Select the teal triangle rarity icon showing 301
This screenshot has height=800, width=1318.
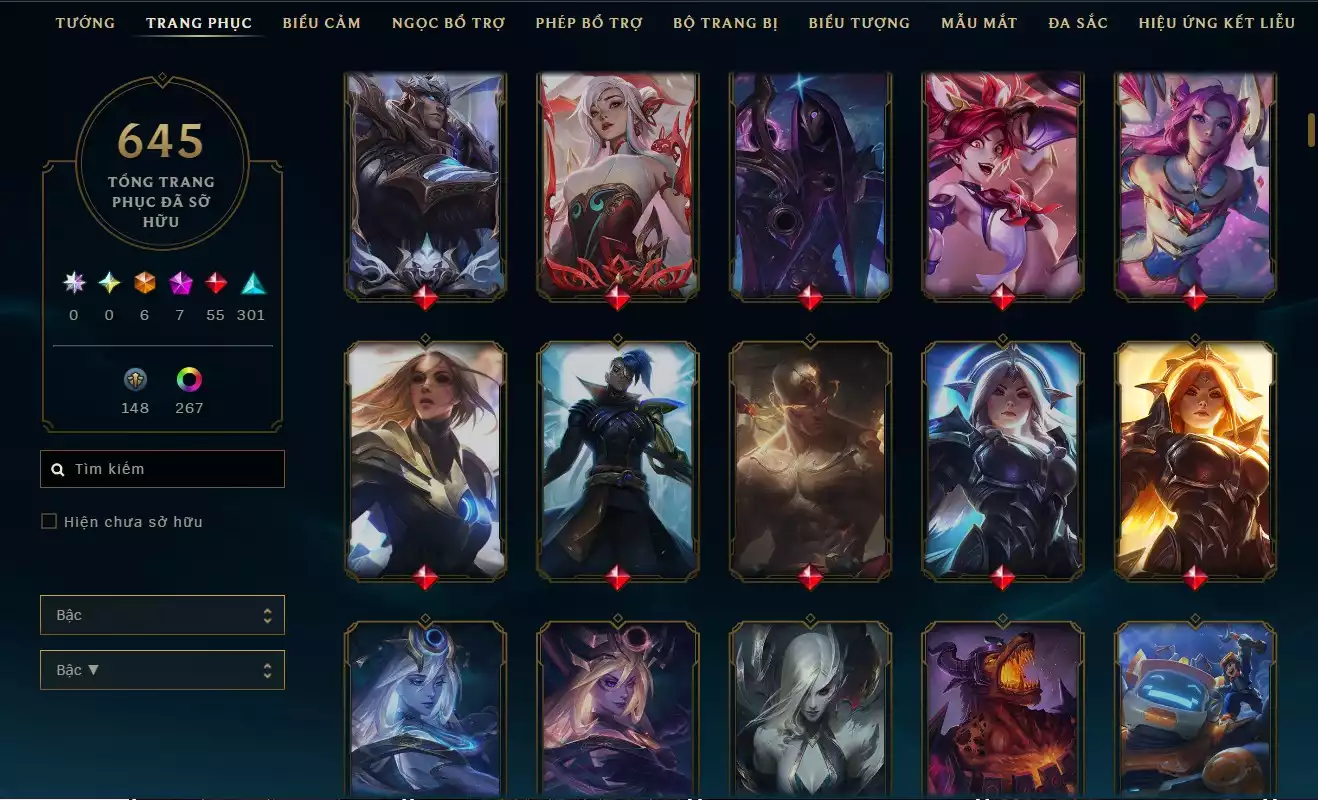251,284
